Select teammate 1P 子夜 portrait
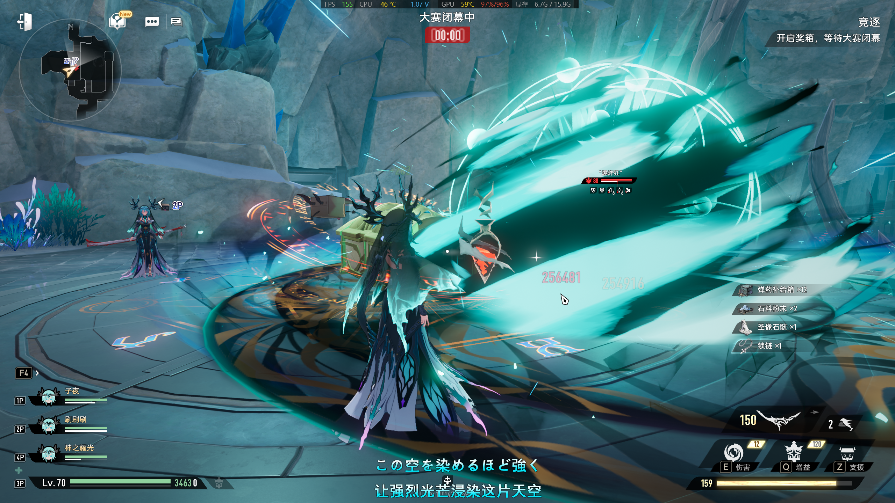Viewport: 895px width, 503px height. (46, 396)
